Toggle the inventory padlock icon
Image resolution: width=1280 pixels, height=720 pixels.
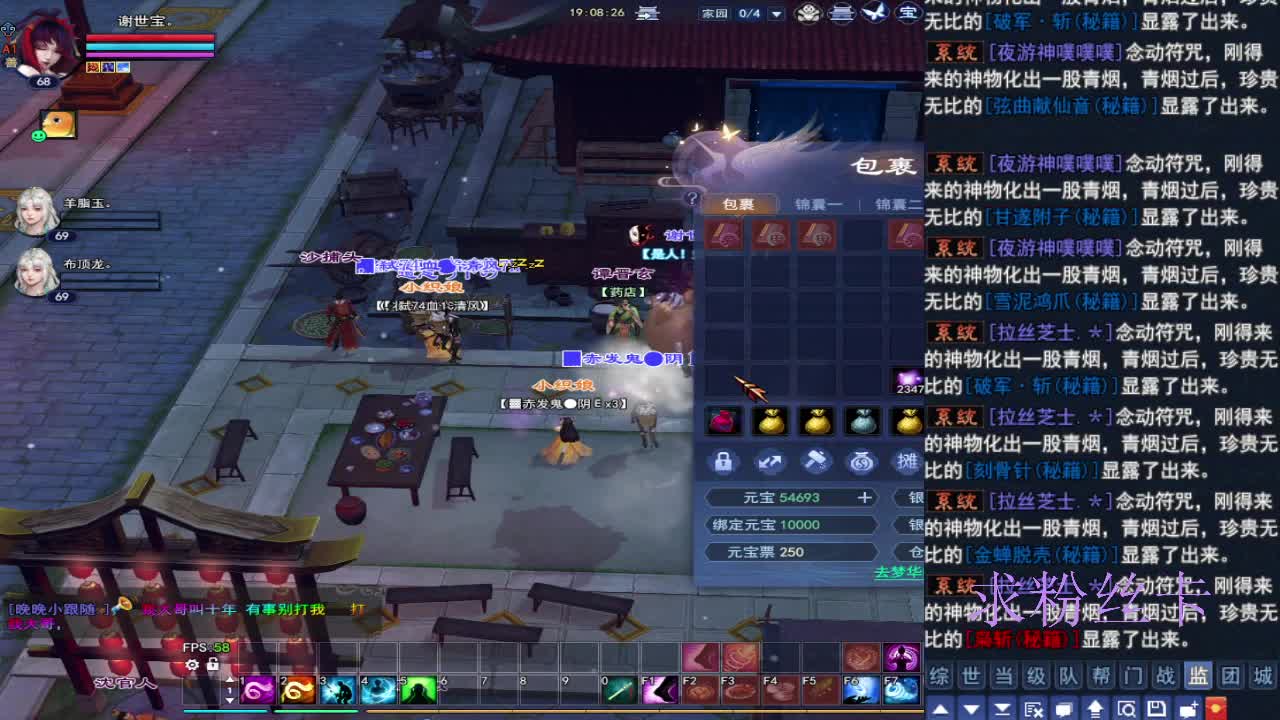click(x=723, y=461)
